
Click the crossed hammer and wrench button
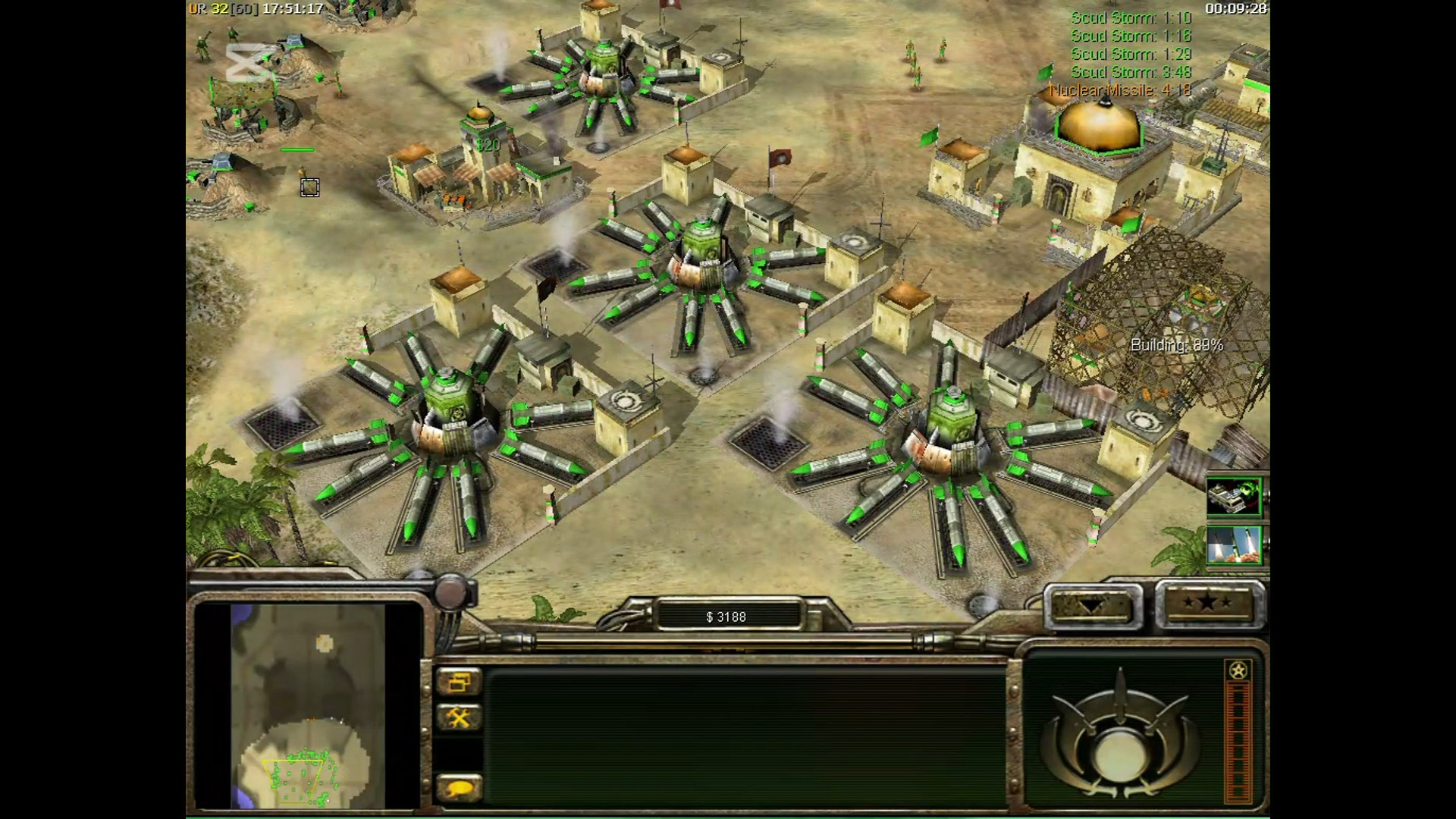[x=459, y=717]
